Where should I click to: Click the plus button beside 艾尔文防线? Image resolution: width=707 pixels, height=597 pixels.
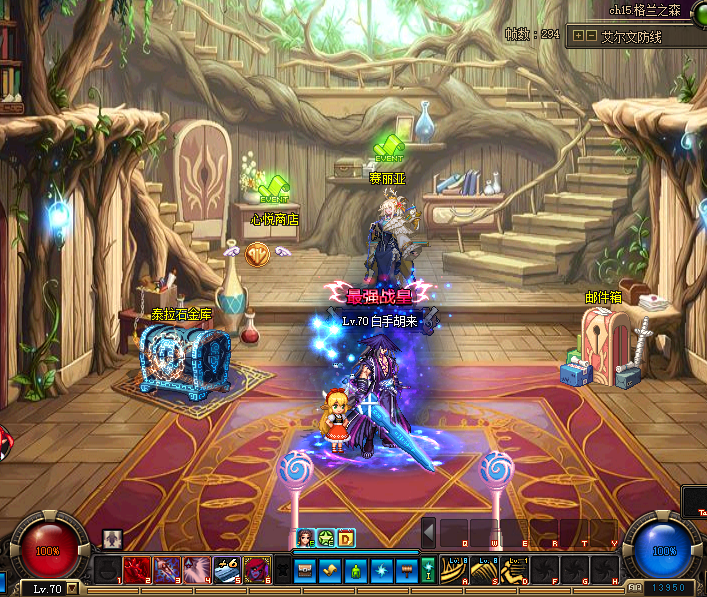577,36
